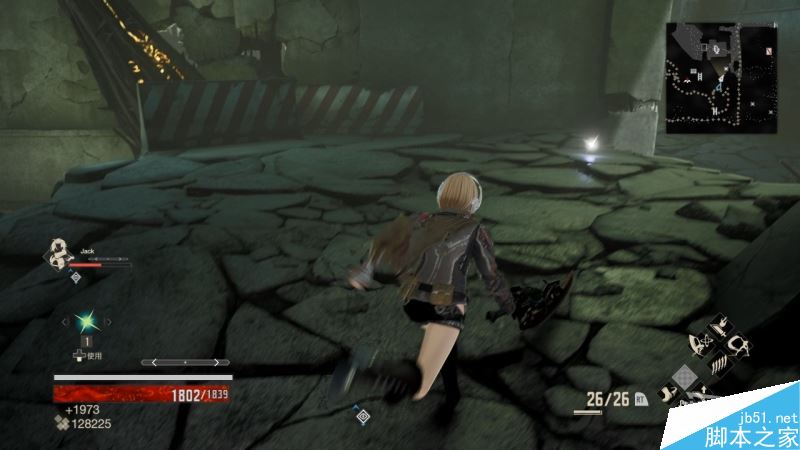Select the next item with the right arrow

[109, 321]
